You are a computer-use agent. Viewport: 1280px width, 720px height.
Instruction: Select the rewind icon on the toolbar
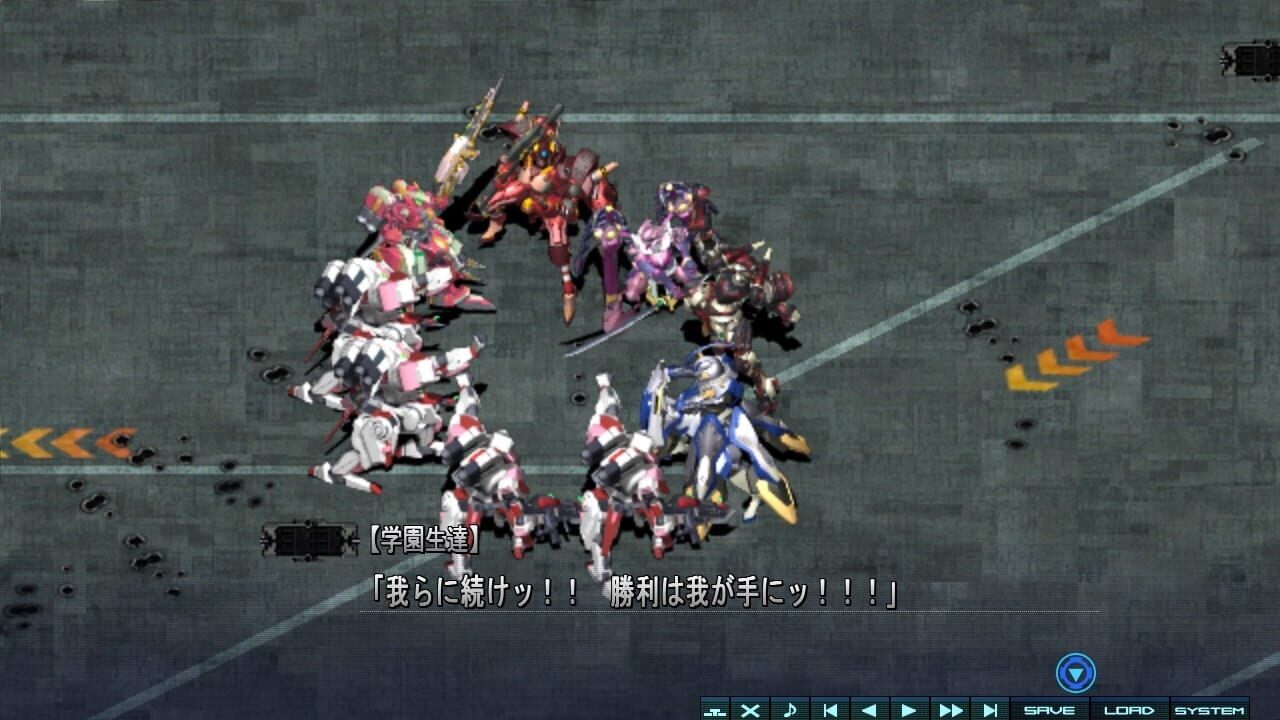tap(868, 709)
